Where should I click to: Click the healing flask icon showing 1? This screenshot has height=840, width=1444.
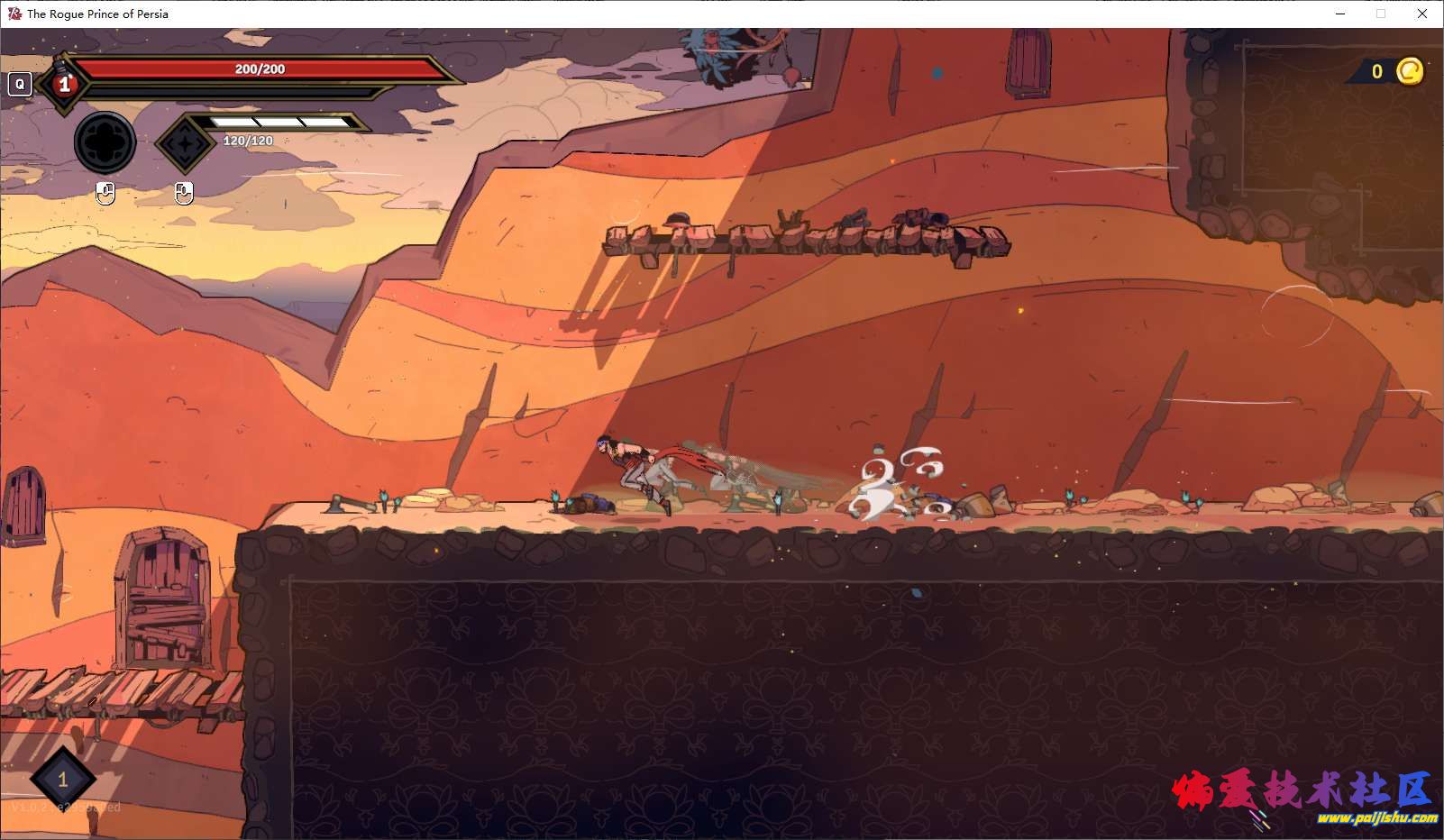tap(63, 84)
